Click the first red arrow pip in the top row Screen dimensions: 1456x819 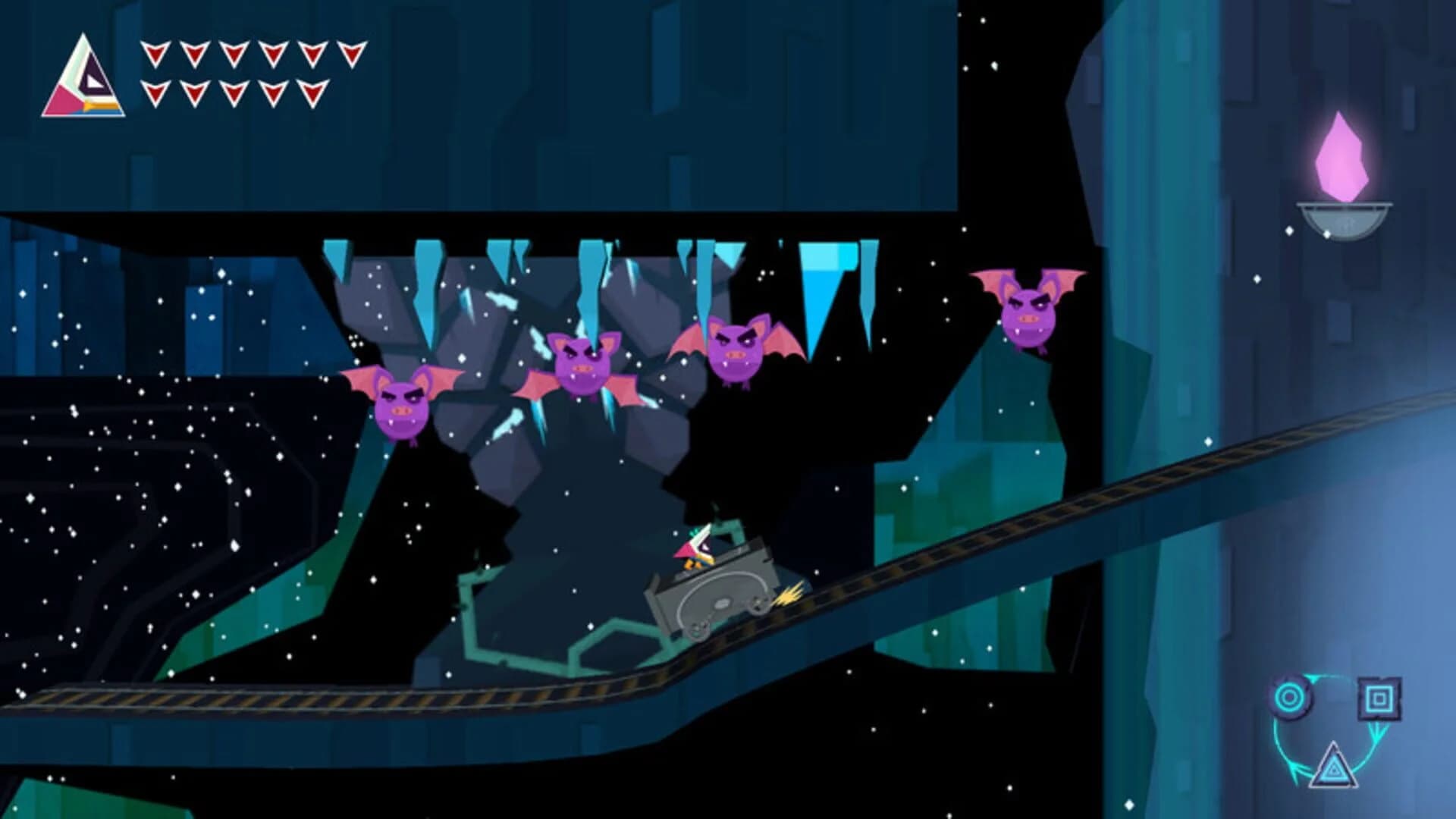coord(155,53)
